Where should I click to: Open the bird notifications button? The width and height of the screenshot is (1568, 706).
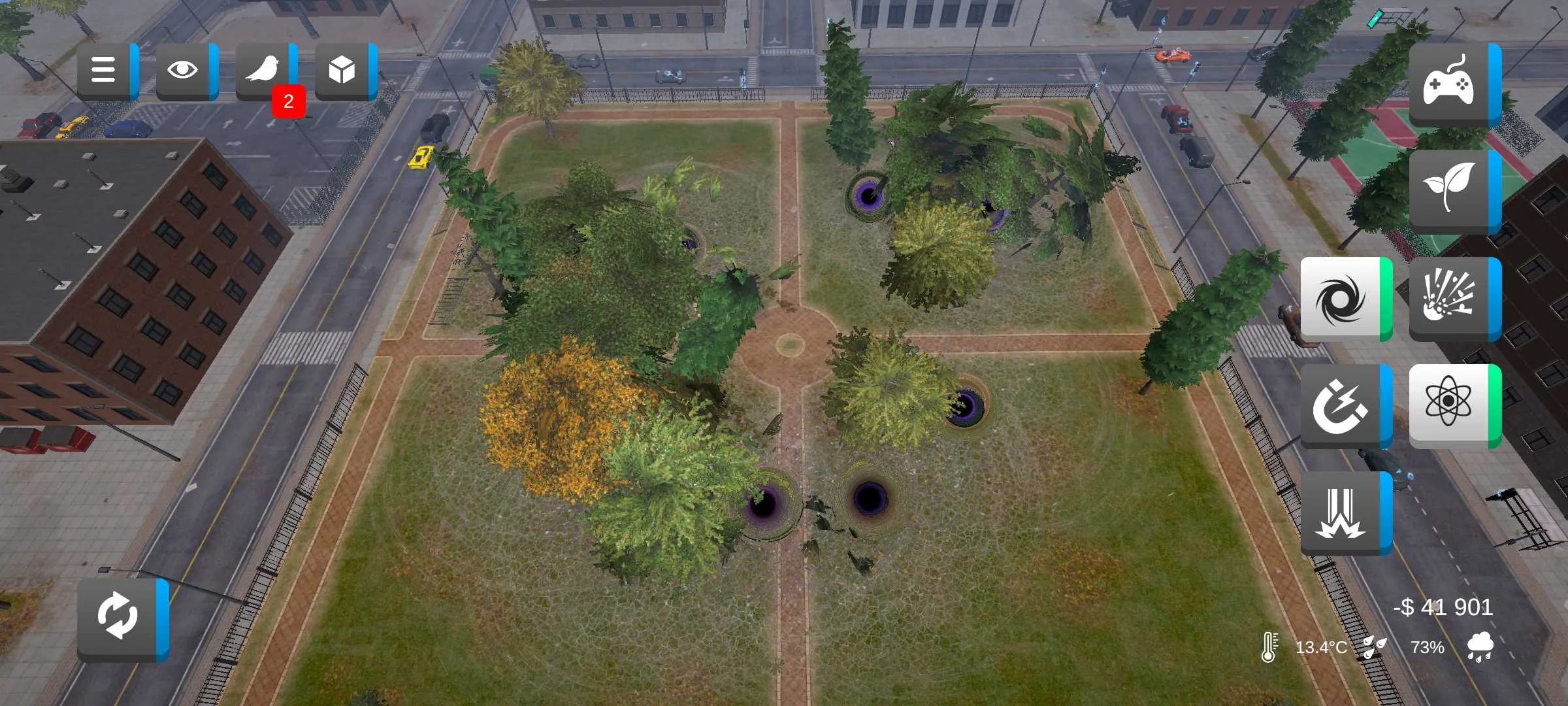click(263, 70)
